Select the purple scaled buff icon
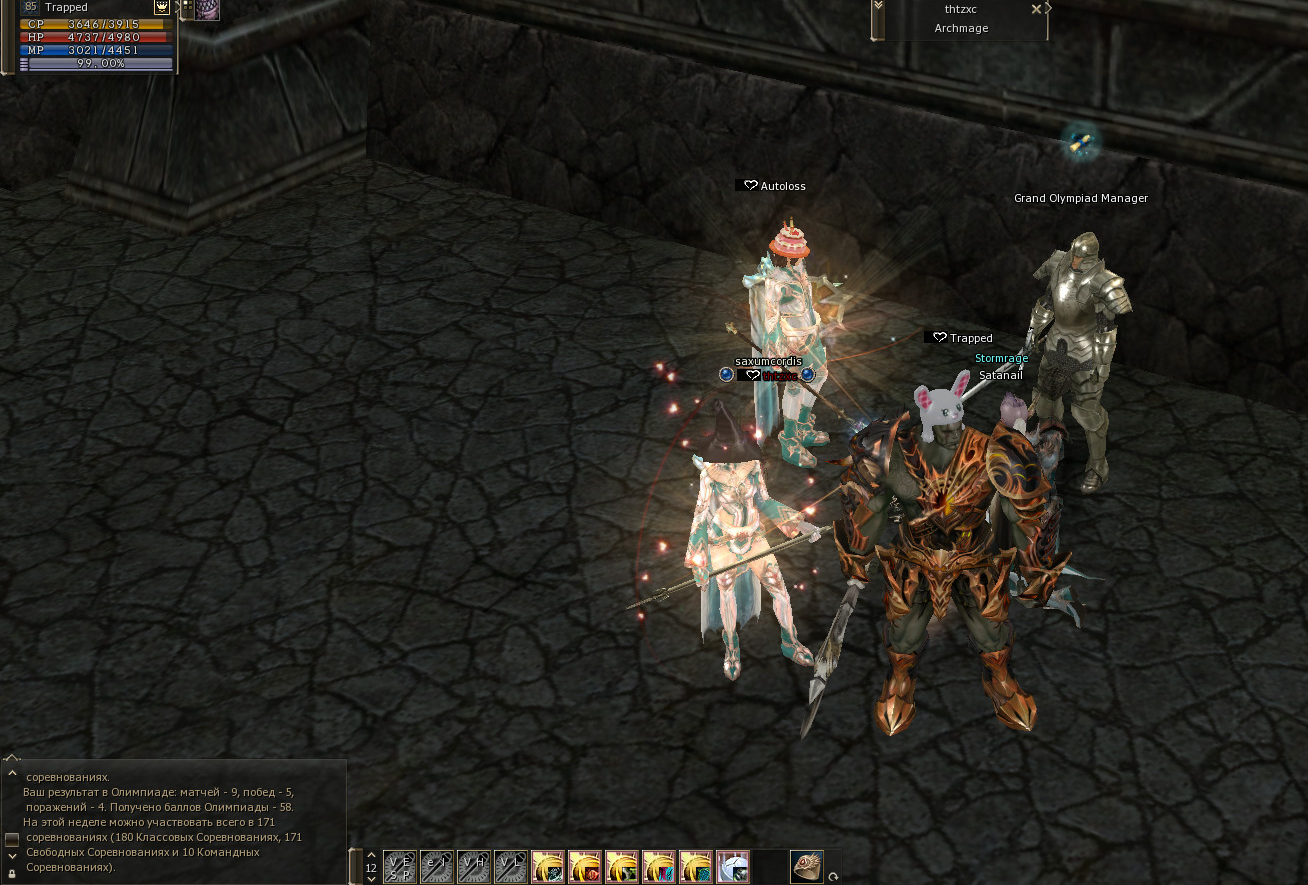 point(207,9)
